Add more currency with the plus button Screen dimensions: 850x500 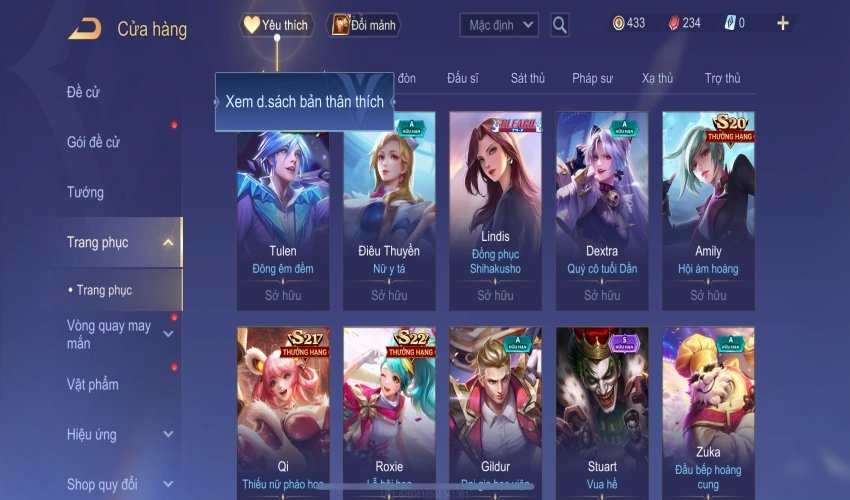point(782,23)
